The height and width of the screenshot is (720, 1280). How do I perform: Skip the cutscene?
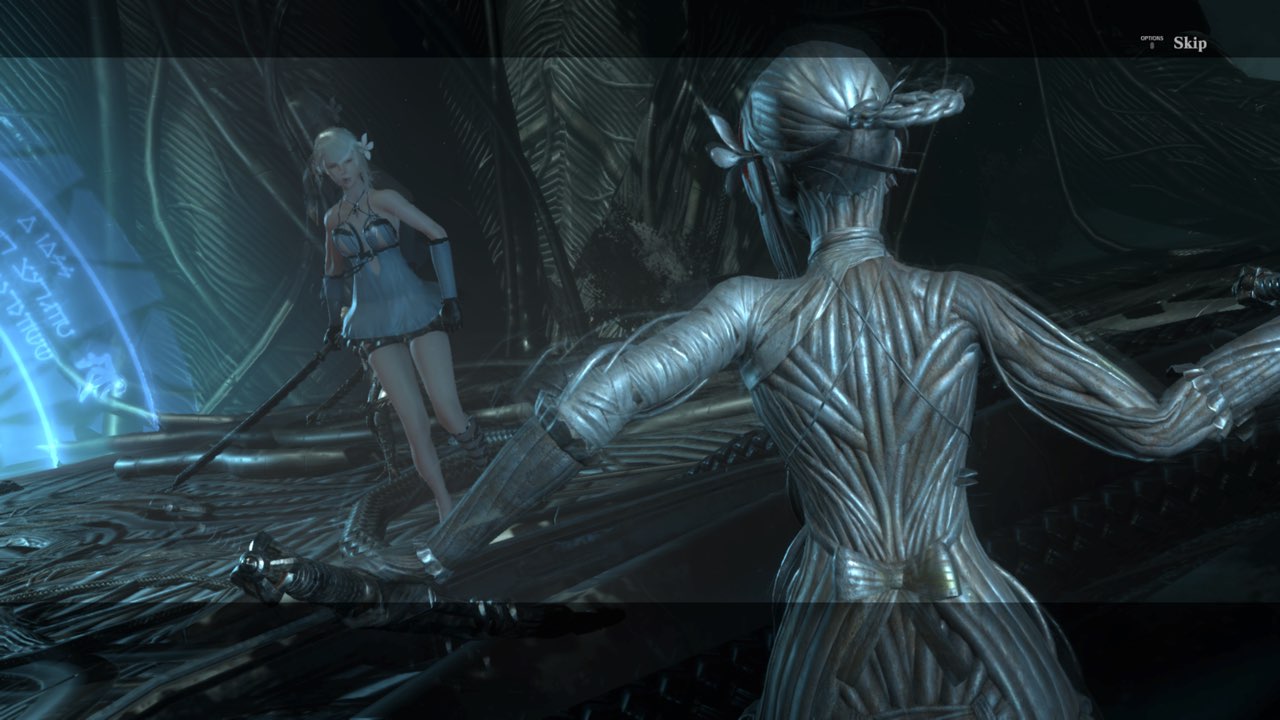tap(1188, 43)
